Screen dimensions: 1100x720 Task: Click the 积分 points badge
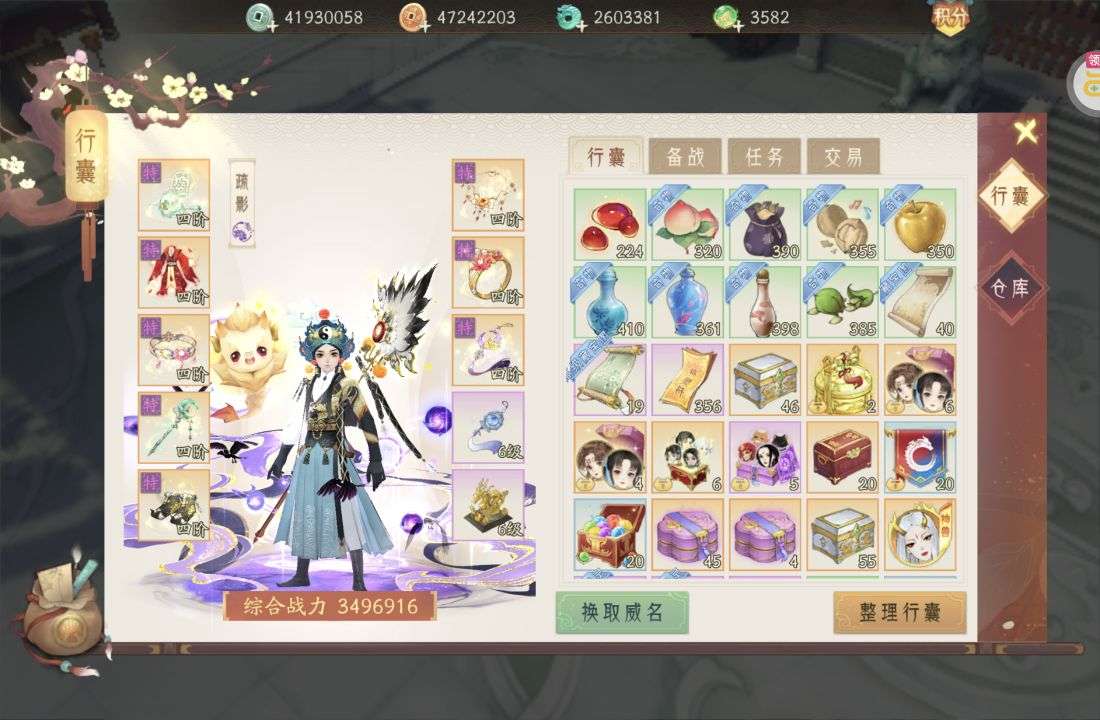click(x=949, y=17)
